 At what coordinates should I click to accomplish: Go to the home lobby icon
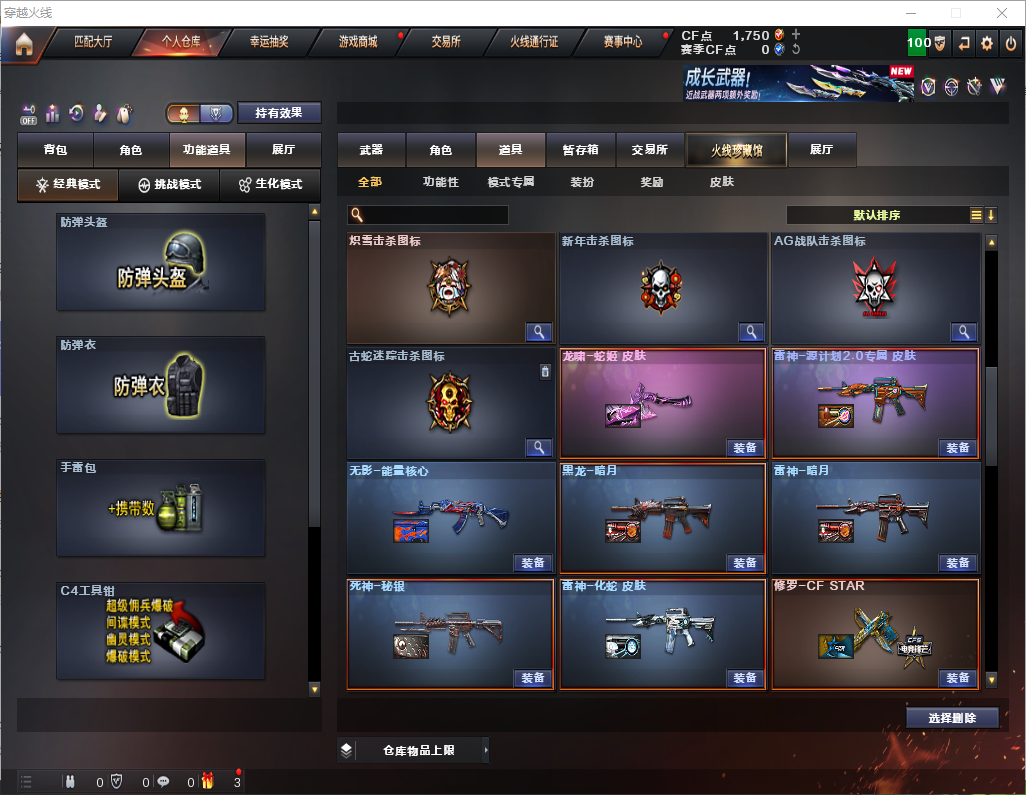coord(23,43)
